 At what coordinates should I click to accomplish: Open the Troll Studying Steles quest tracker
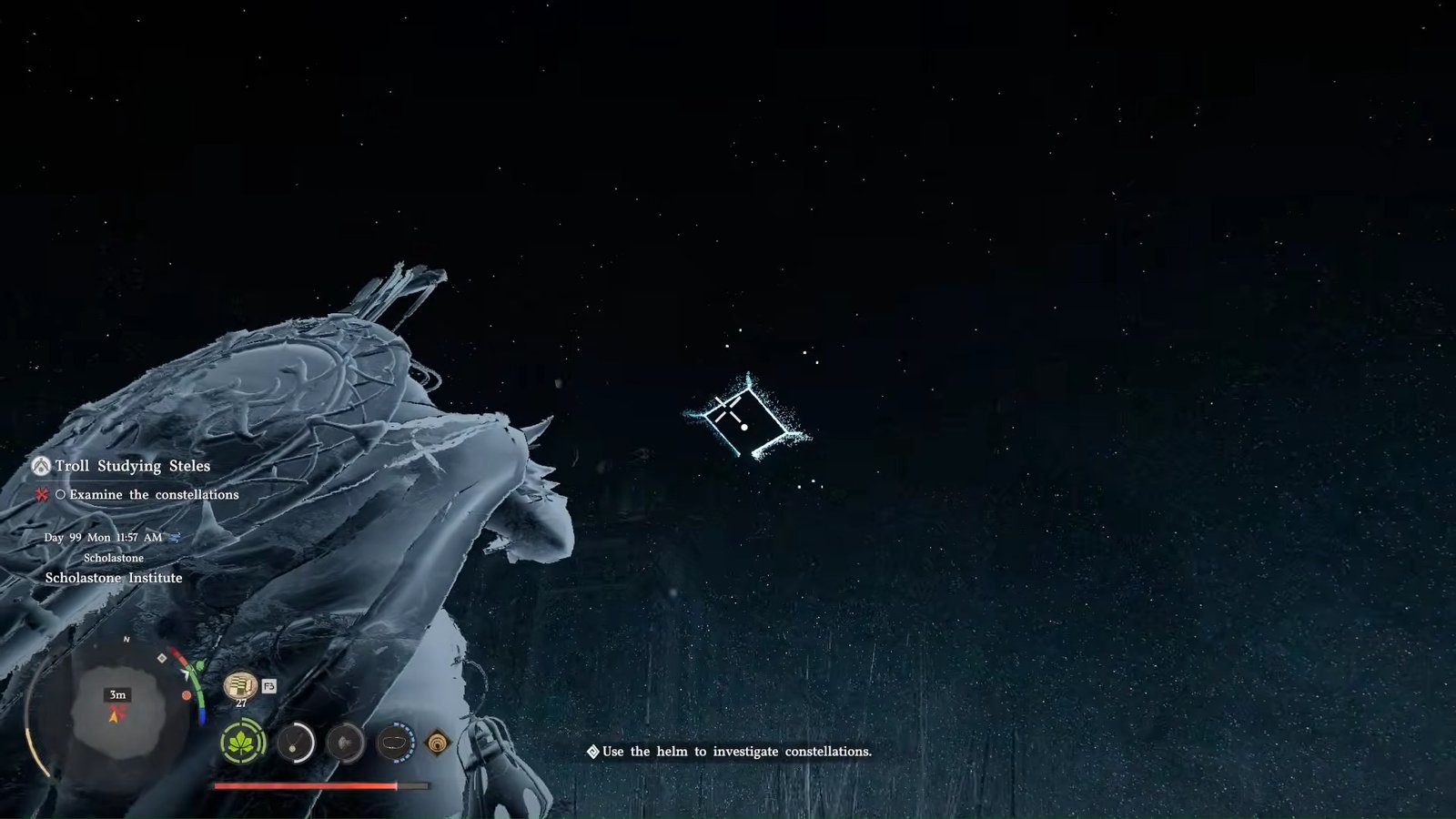pos(132,466)
